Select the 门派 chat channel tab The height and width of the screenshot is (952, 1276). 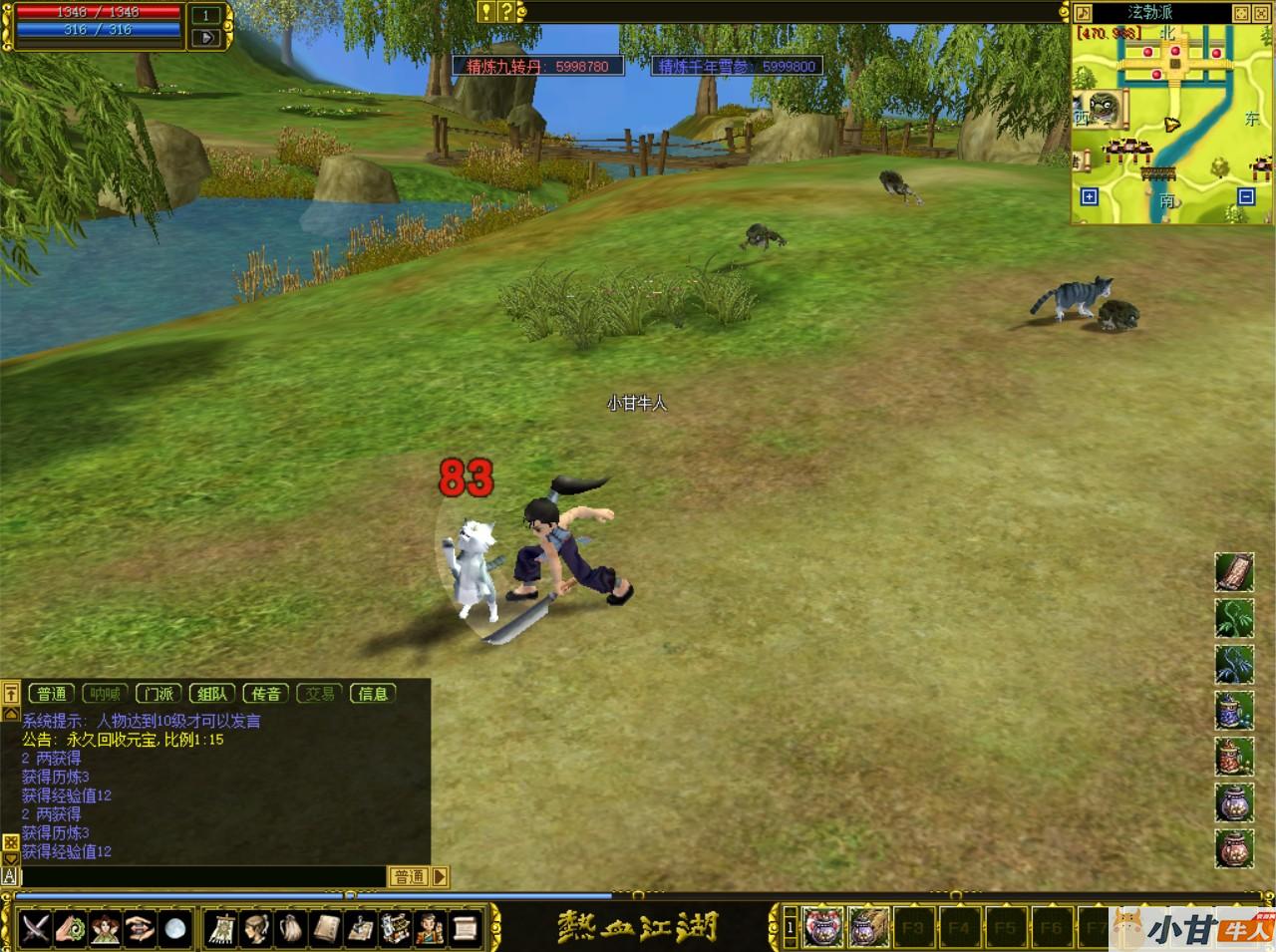coord(159,694)
